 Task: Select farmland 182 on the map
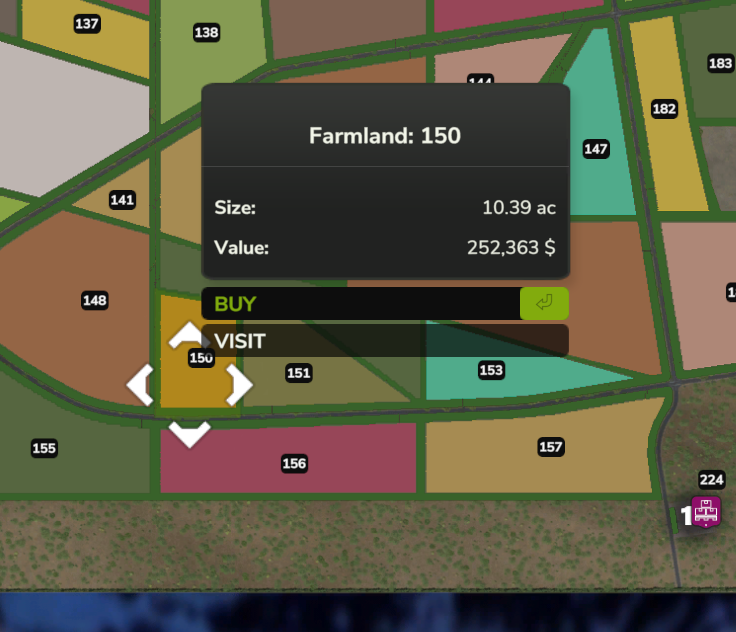click(664, 109)
